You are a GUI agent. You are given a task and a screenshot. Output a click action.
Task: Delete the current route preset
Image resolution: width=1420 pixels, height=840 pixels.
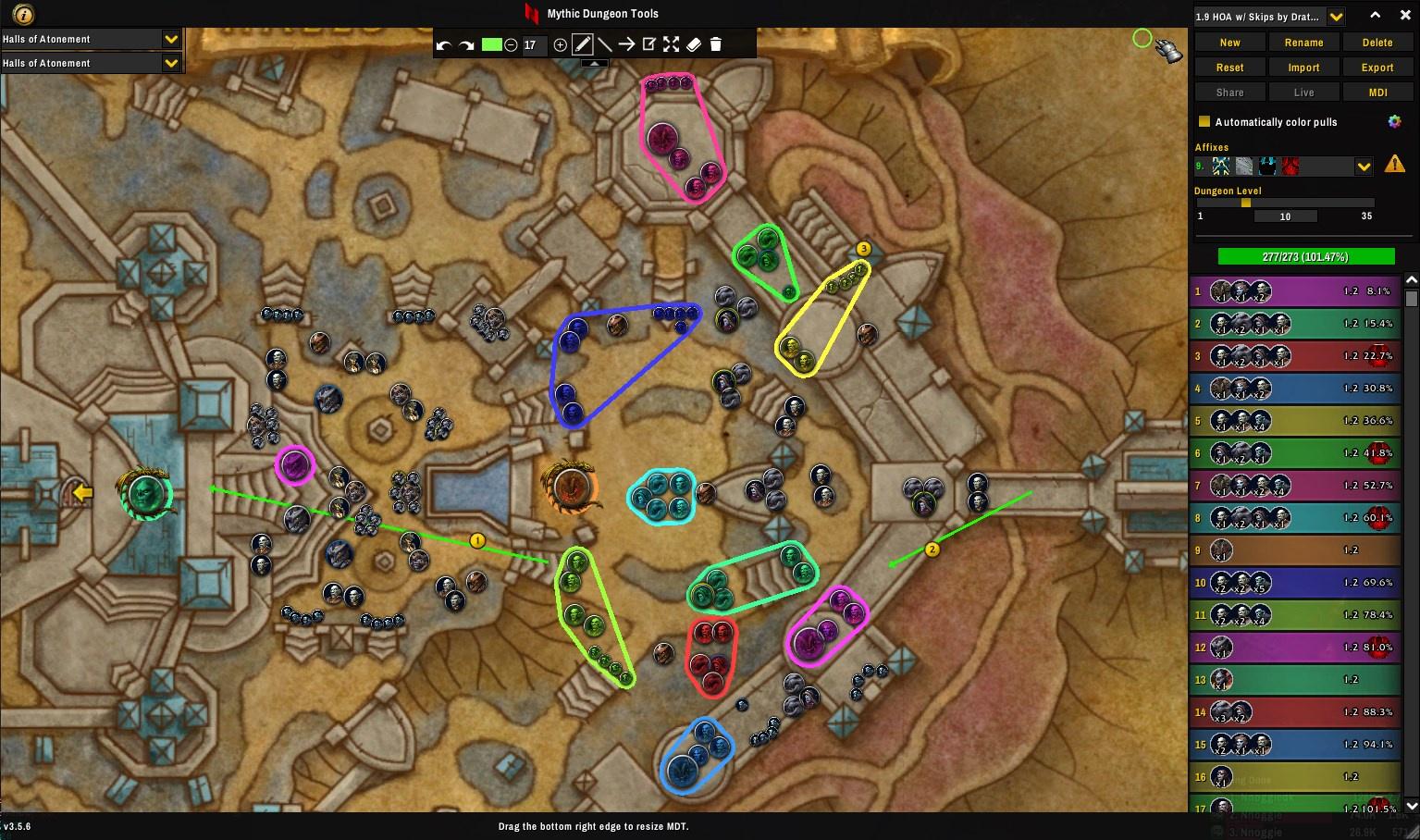1377,43
